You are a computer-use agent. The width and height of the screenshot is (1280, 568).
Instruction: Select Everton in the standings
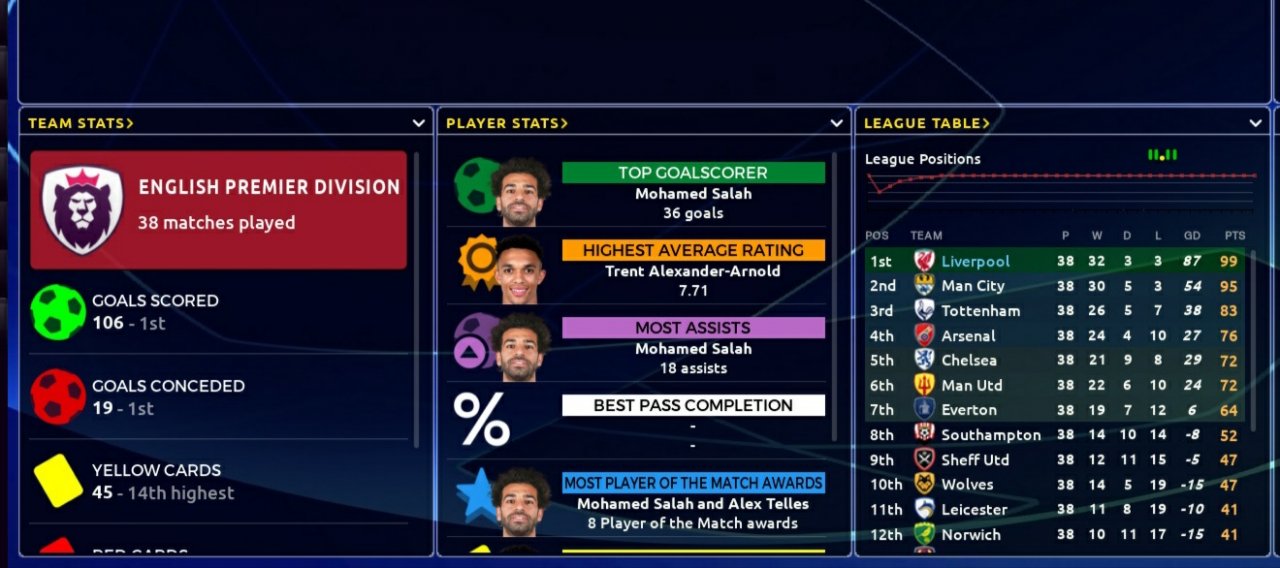[968, 410]
